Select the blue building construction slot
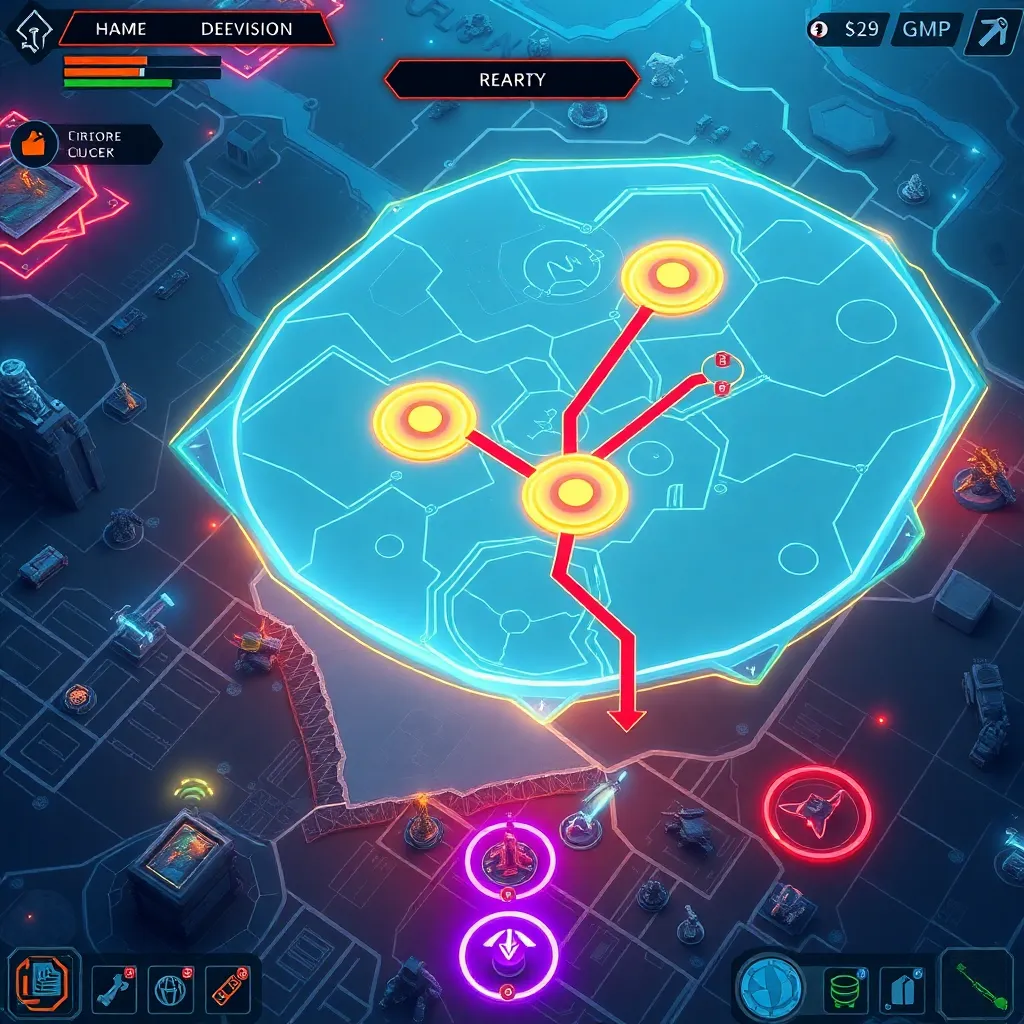 point(902,987)
